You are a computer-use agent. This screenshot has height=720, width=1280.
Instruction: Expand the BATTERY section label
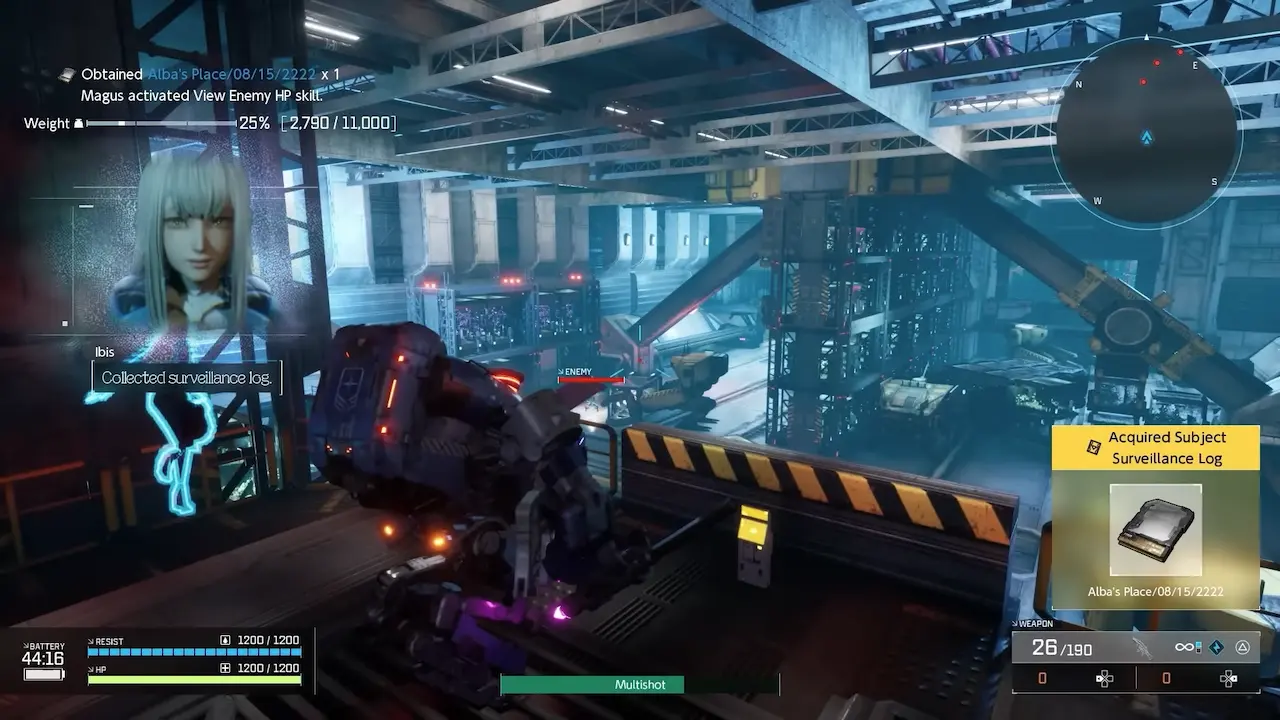[x=43, y=645]
